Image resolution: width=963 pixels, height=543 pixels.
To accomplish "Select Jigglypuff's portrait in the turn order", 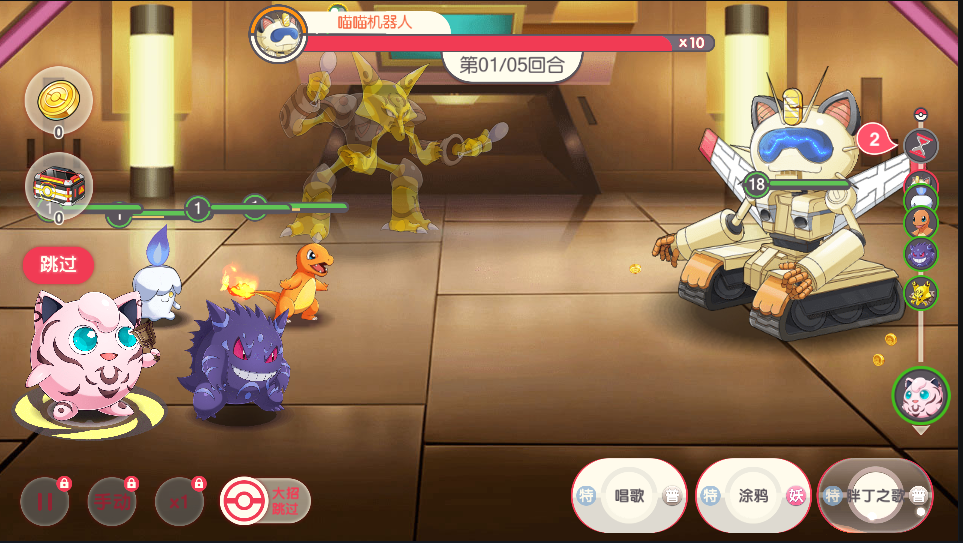I will click(x=921, y=395).
